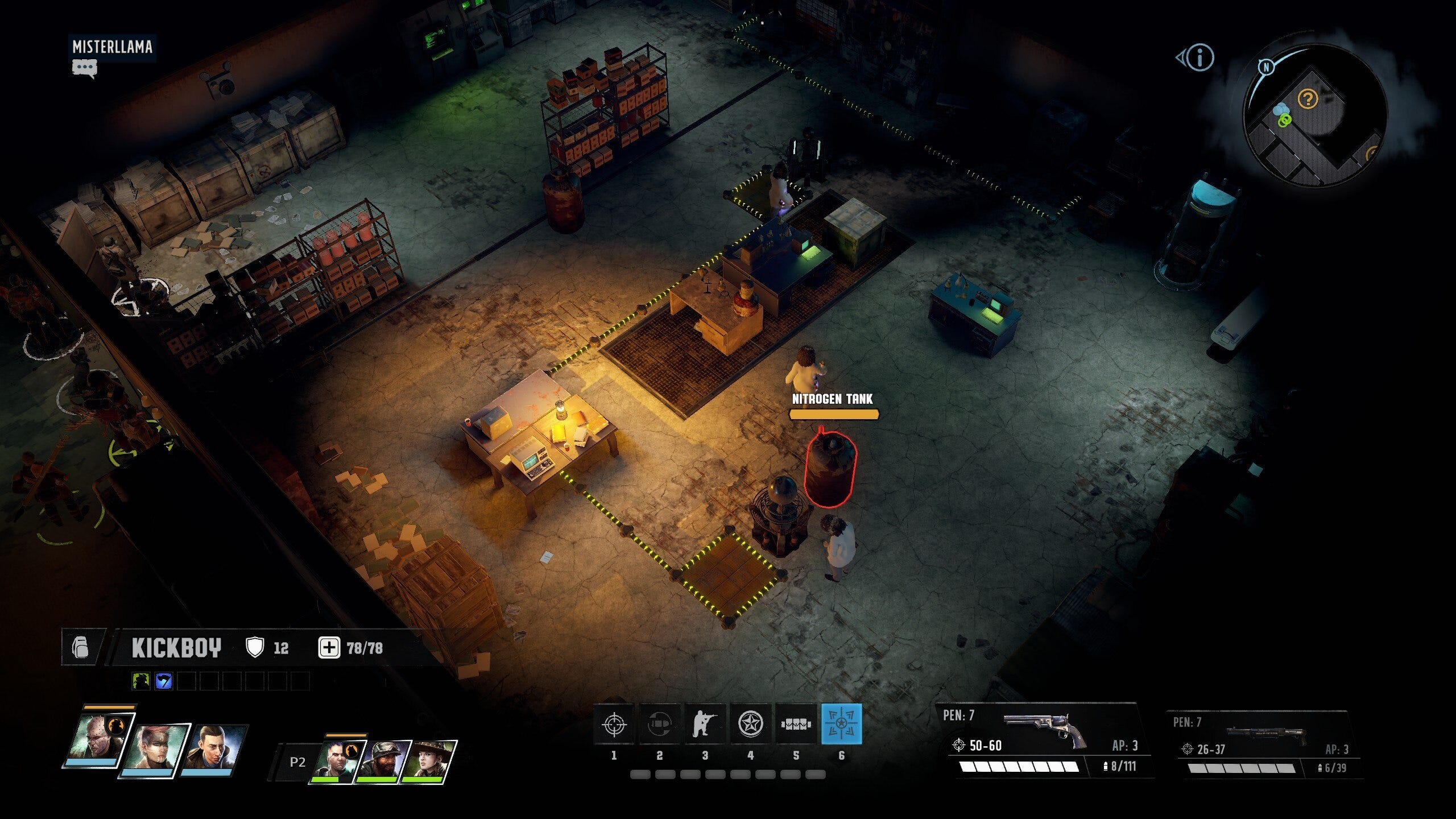The width and height of the screenshot is (1456, 819).
Task: Open the backpack inventory beside Kickboy's name
Action: (x=81, y=647)
